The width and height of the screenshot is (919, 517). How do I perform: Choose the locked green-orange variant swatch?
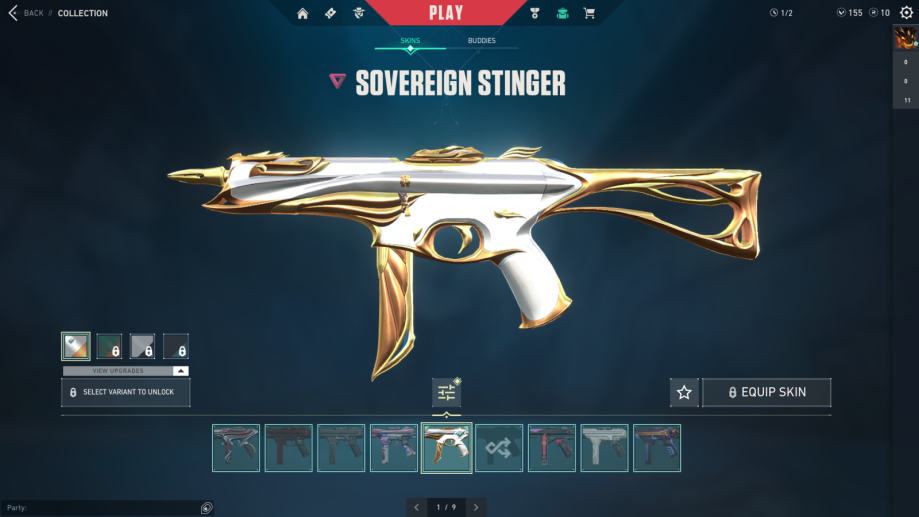click(109, 347)
